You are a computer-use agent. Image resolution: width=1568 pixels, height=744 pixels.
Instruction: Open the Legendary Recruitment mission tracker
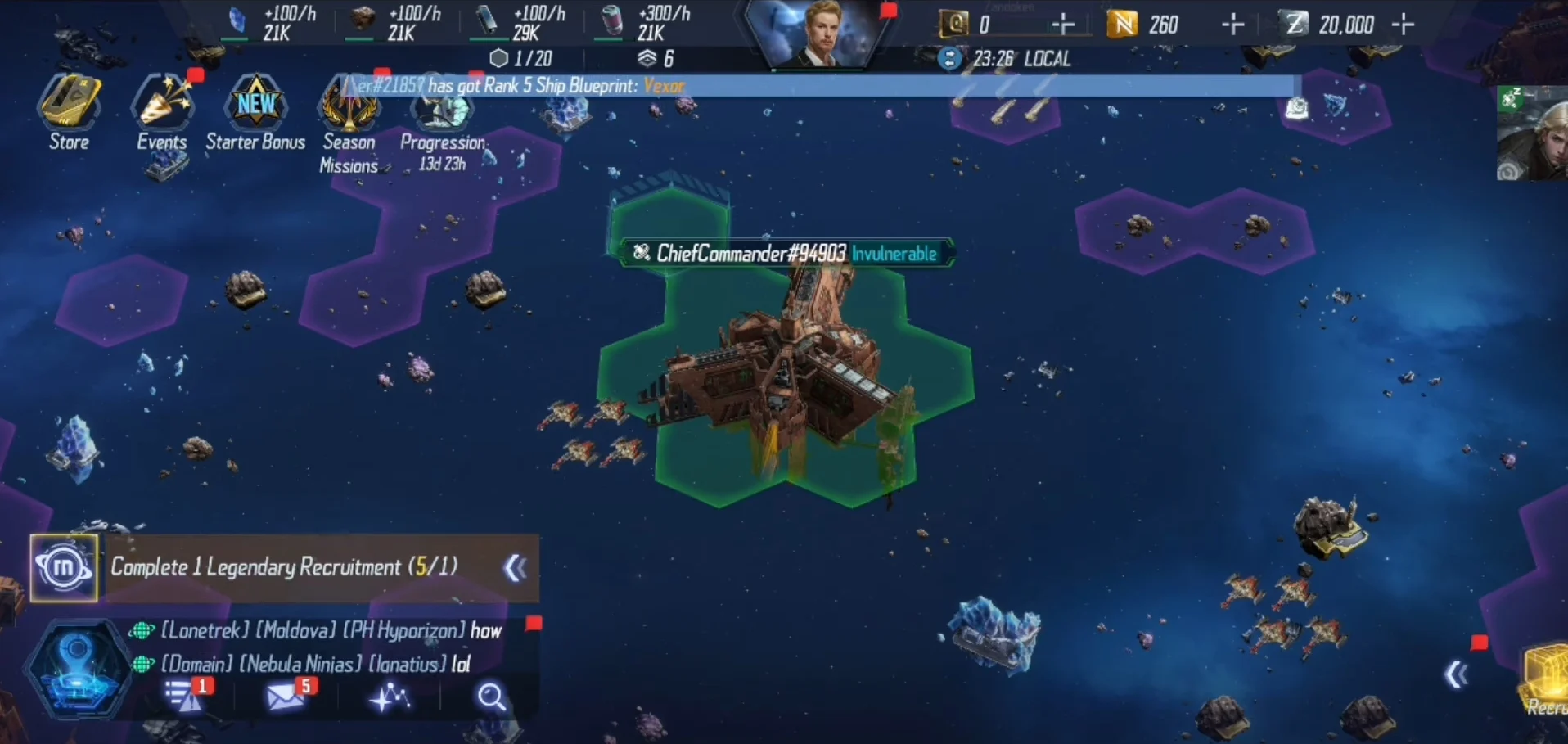pos(283,567)
